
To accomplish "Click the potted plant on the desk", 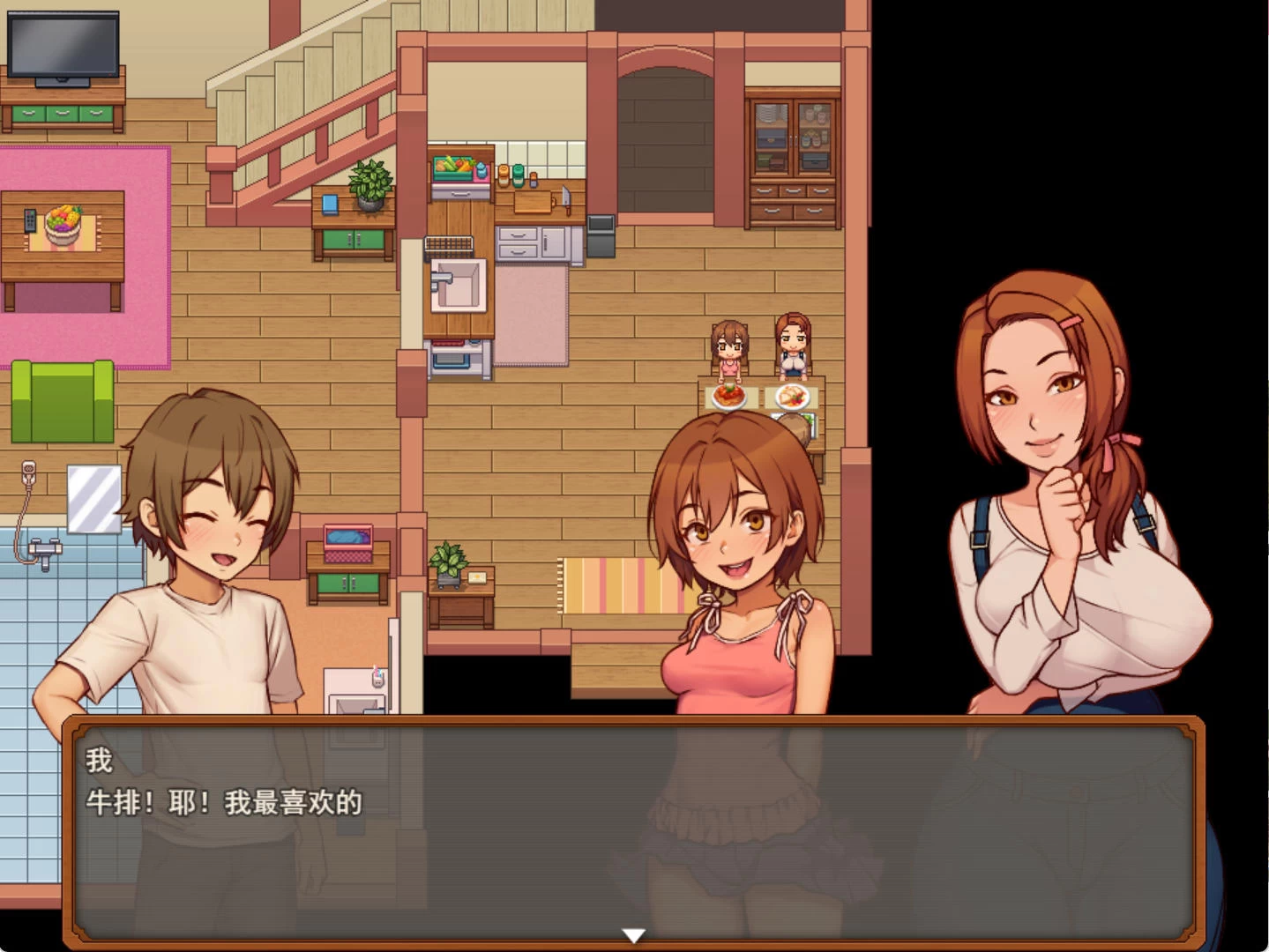I will pyautogui.click(x=370, y=181).
